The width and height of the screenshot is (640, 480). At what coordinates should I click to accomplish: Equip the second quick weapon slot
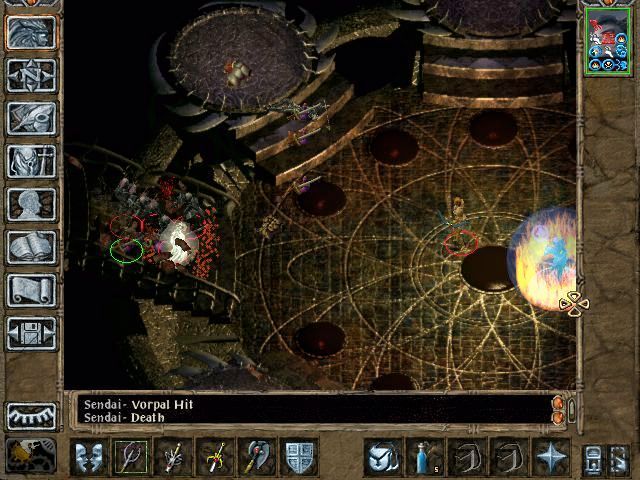coord(174,457)
